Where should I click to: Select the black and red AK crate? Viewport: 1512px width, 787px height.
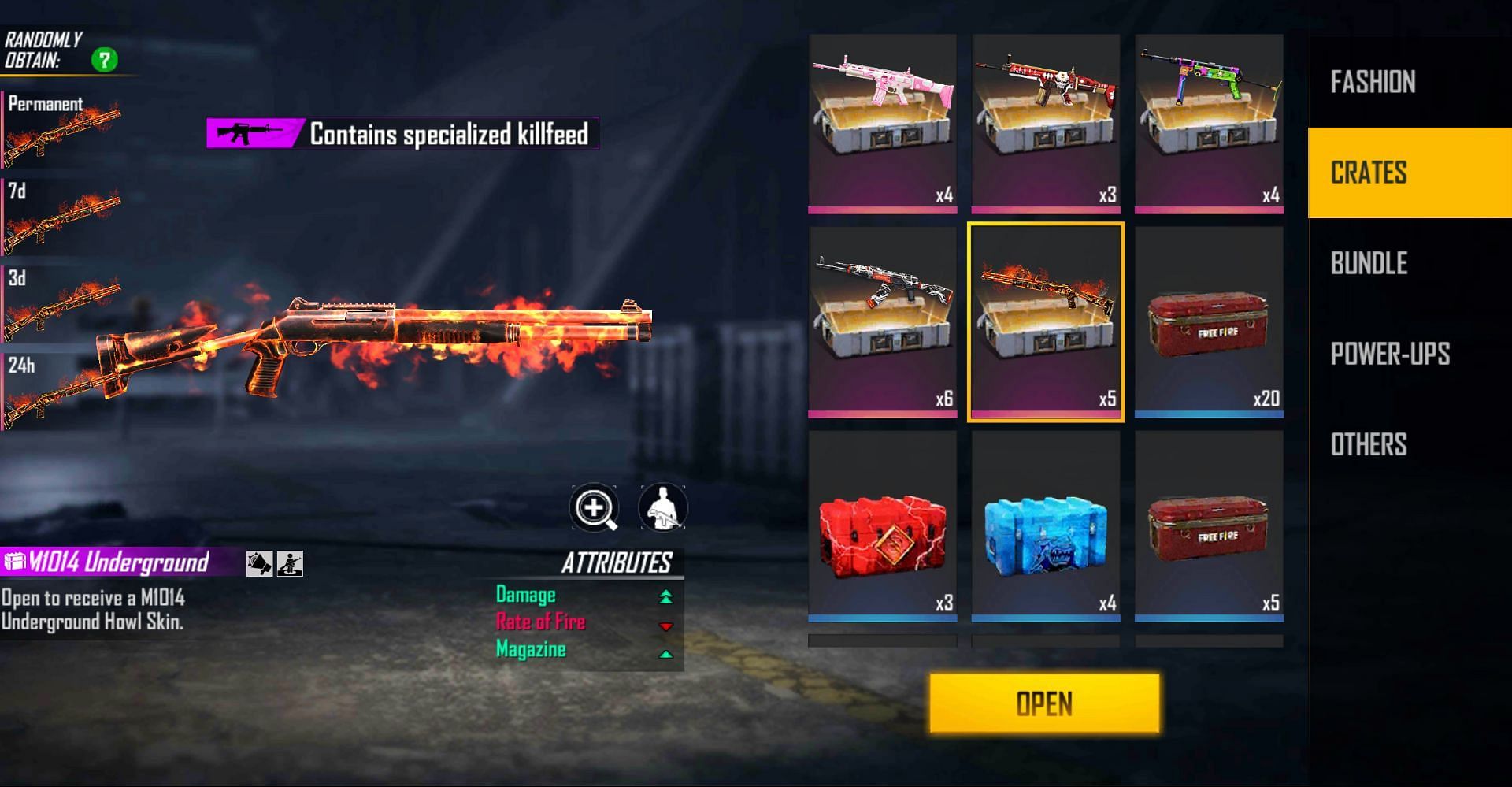pos(882,321)
